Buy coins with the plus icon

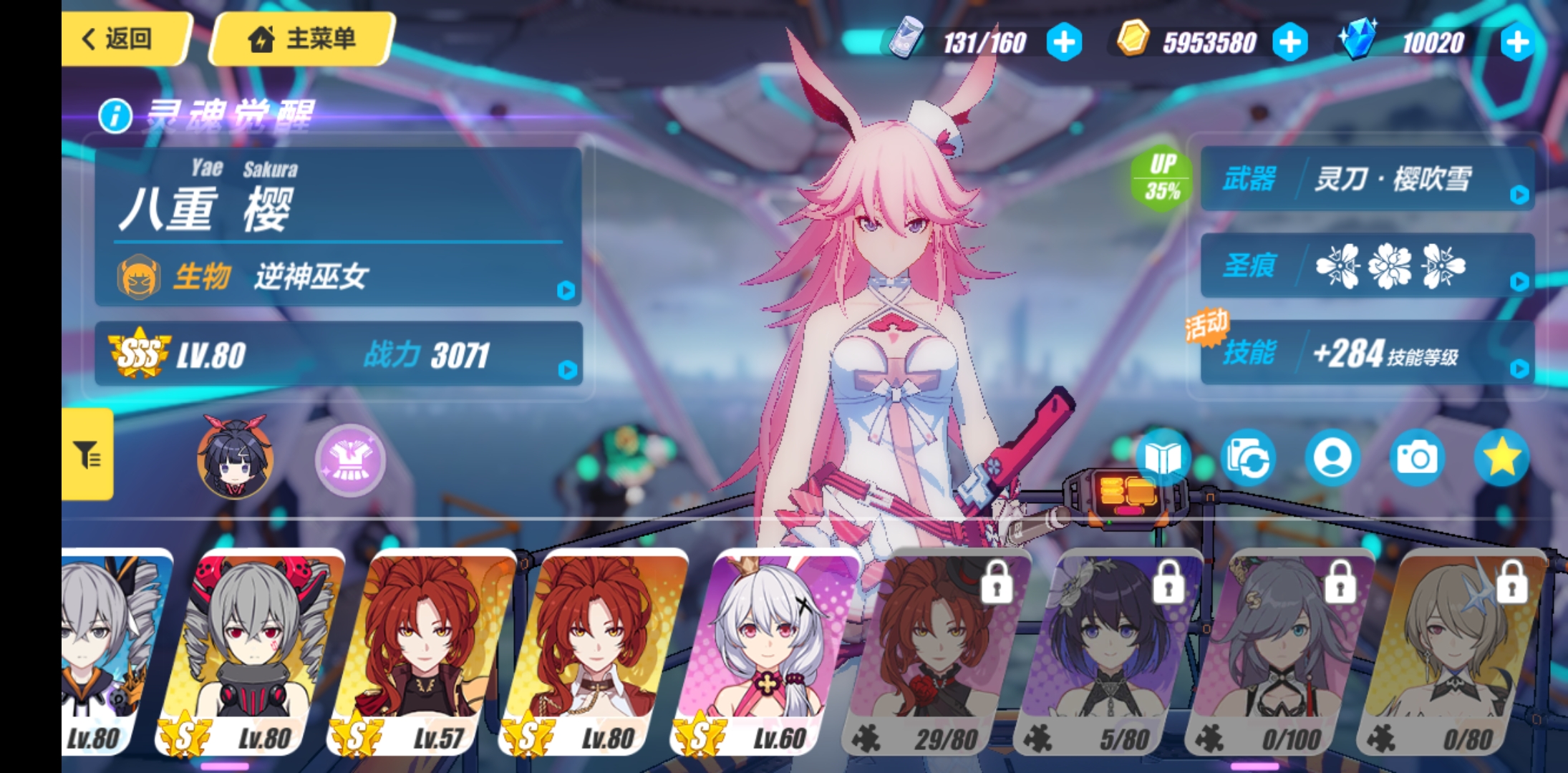point(1289,42)
